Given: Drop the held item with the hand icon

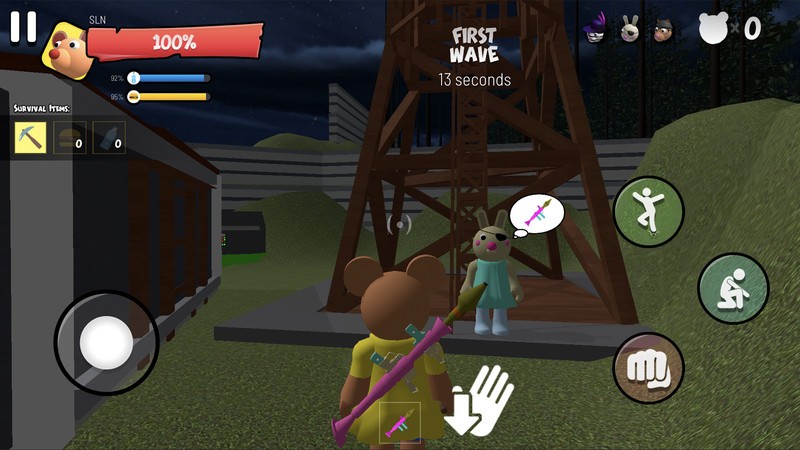Looking at the screenshot, I should click(x=480, y=402).
